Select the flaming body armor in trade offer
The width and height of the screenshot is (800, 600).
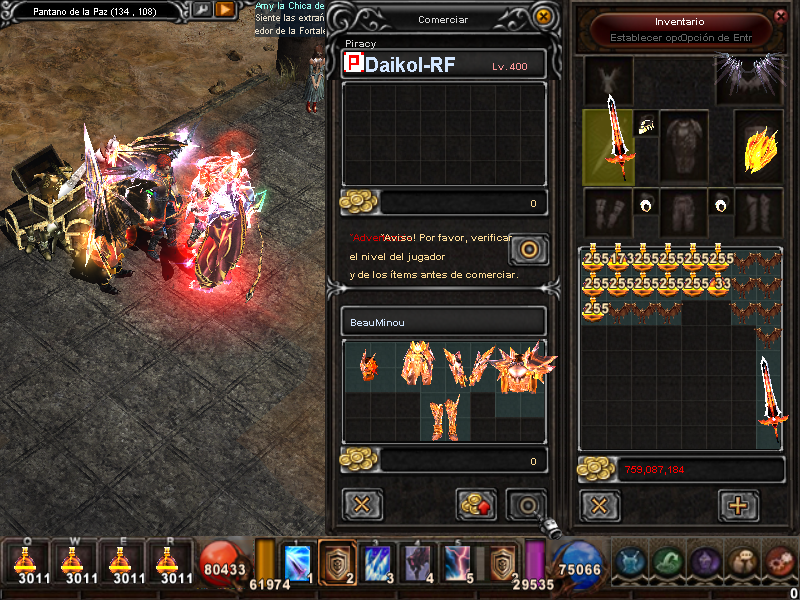pos(417,365)
